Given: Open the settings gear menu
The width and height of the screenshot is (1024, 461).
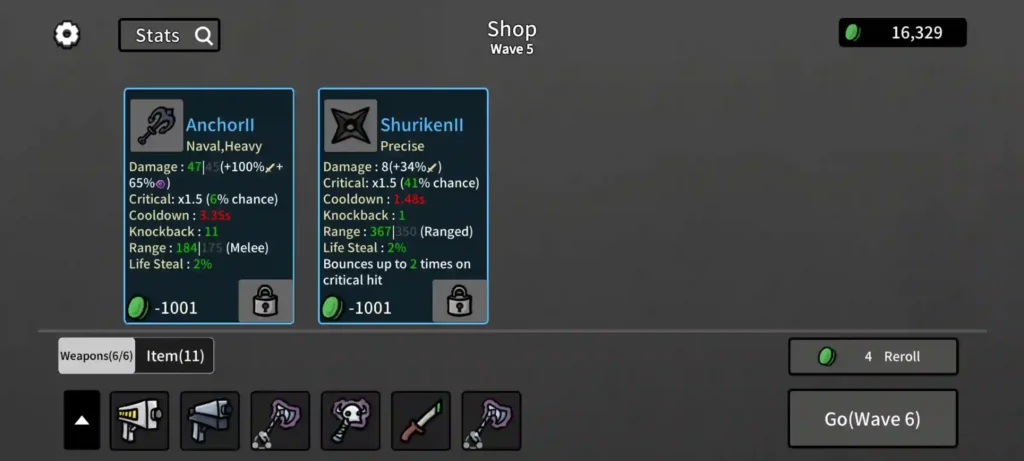Looking at the screenshot, I should point(67,35).
